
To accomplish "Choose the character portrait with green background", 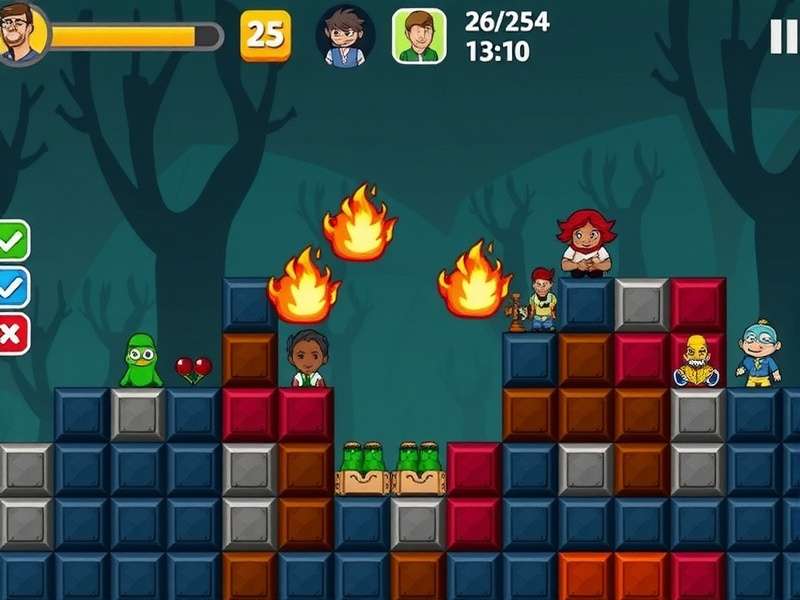I will point(419,36).
